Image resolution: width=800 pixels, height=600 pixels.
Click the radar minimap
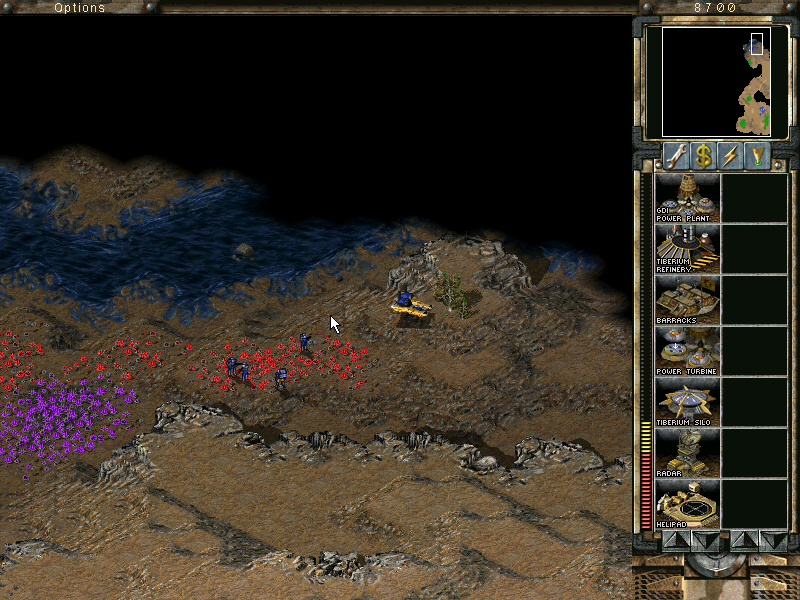point(717,81)
